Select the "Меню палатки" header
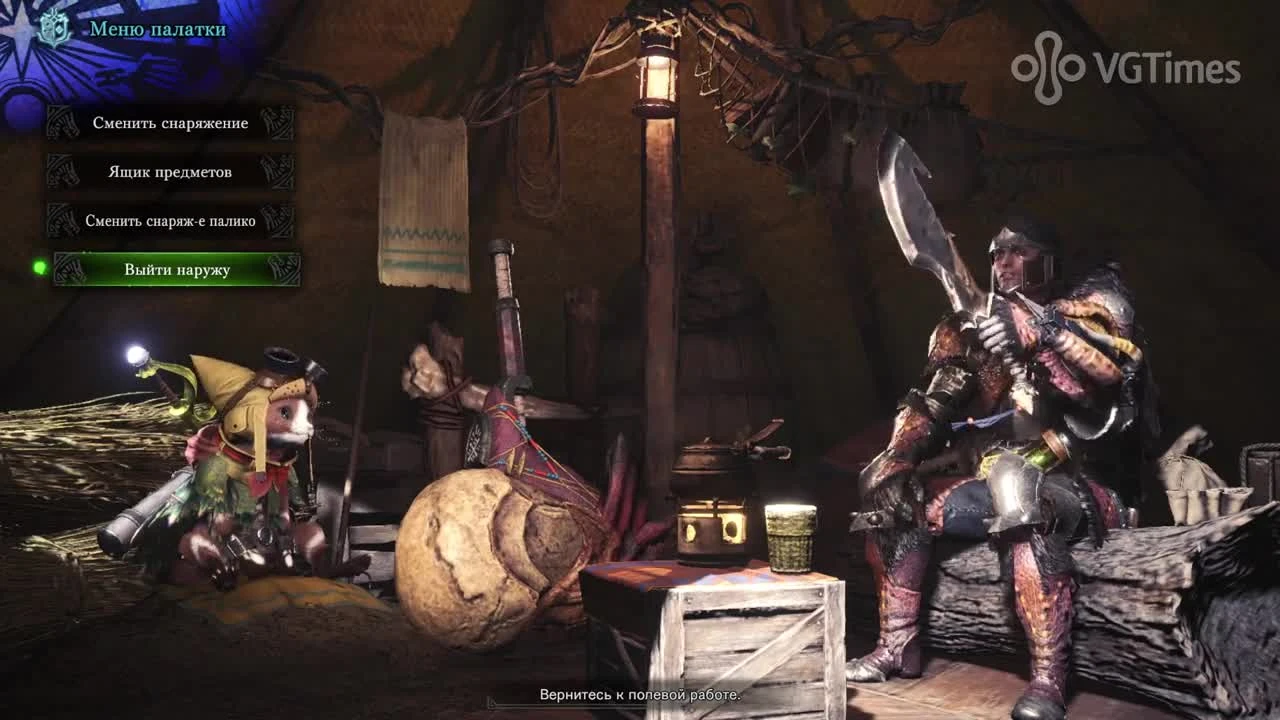 [x=160, y=31]
